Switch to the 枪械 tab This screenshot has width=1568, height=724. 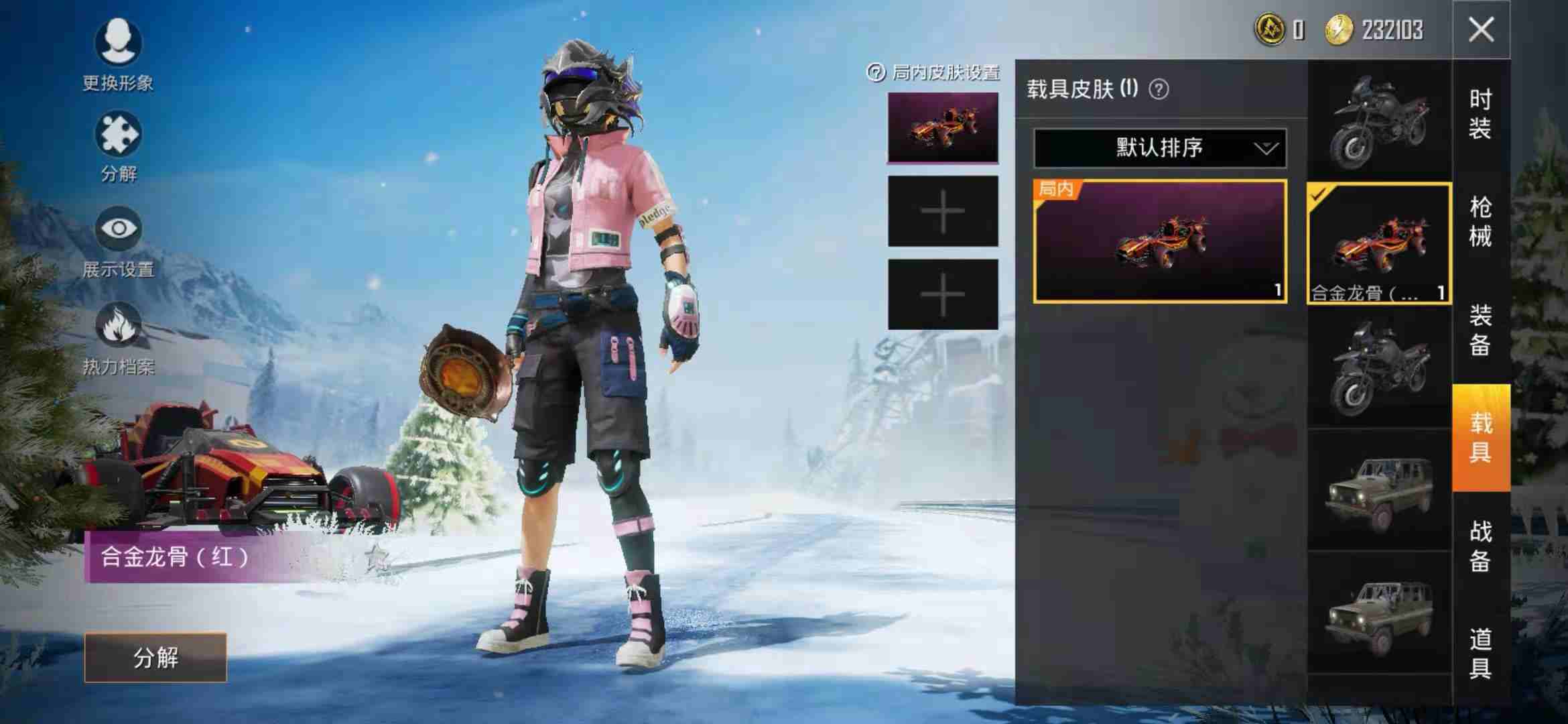(1481, 222)
